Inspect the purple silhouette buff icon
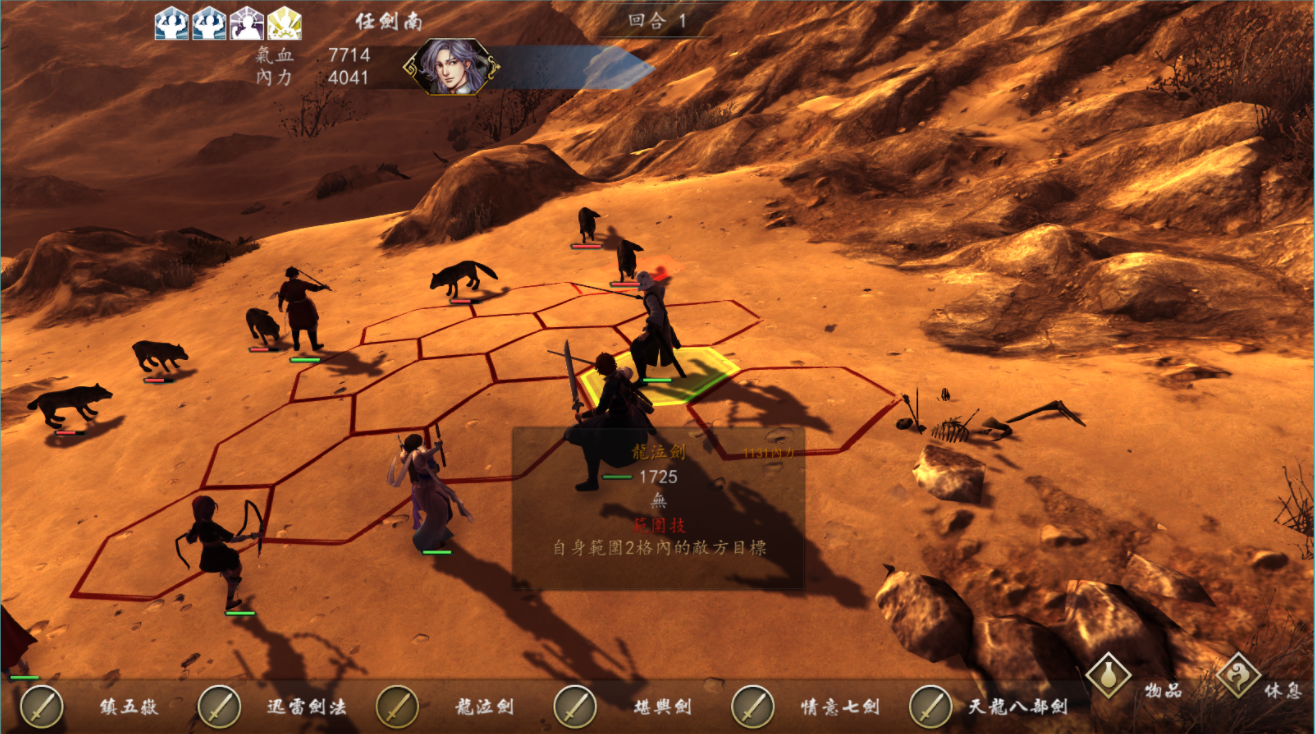 pos(246,23)
